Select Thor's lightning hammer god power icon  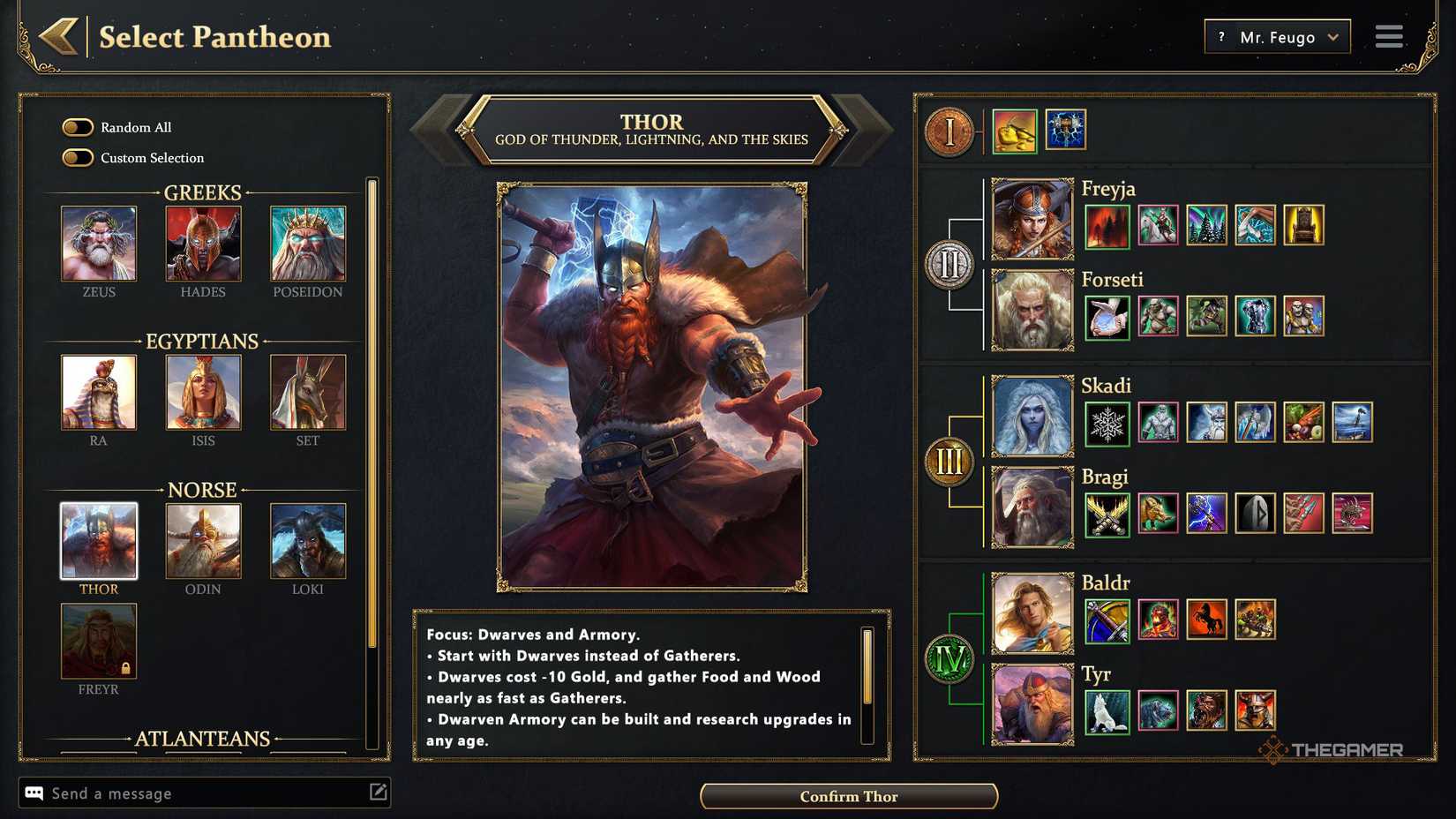click(1066, 129)
